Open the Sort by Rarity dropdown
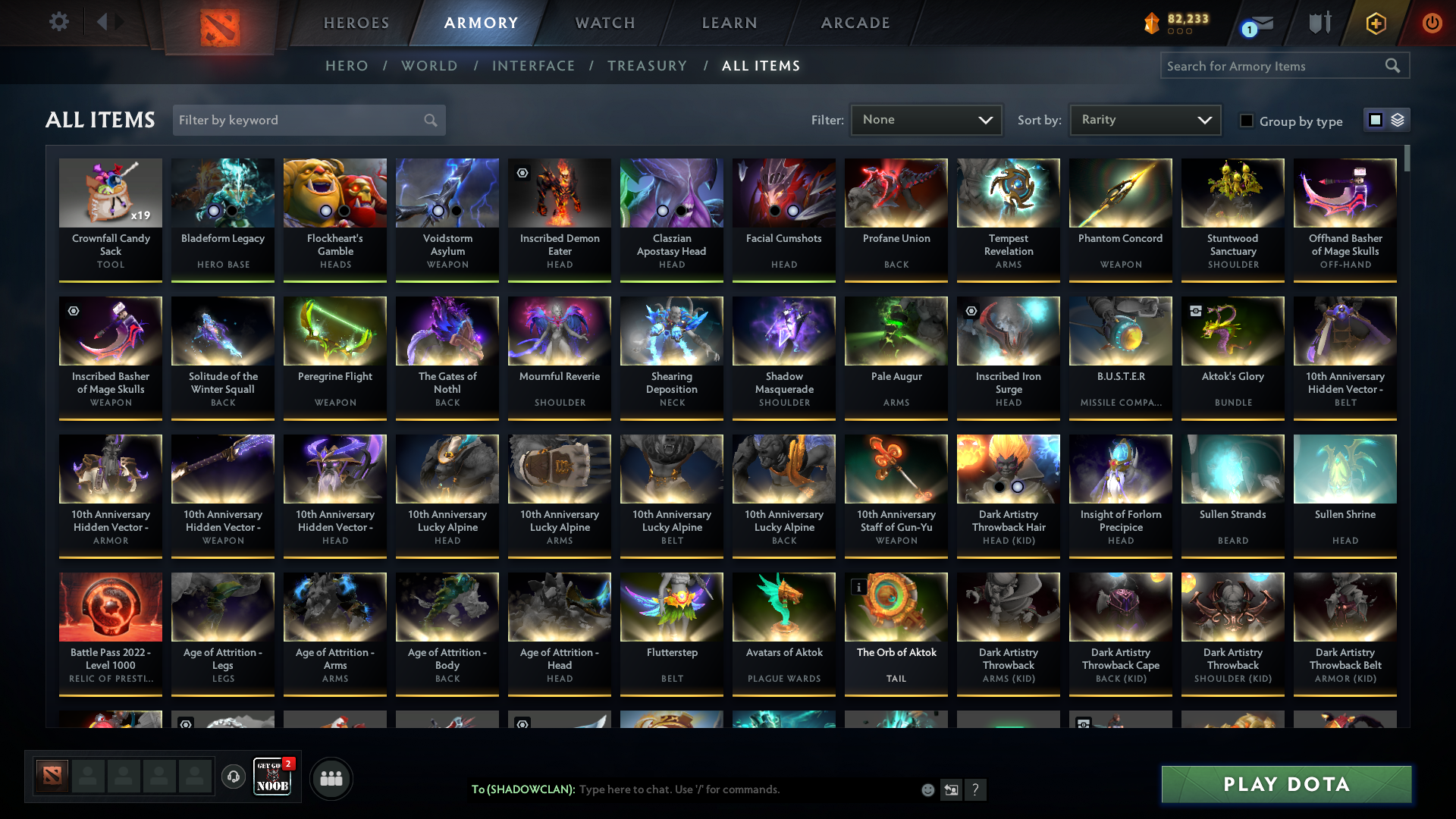The height and width of the screenshot is (819, 1456). pyautogui.click(x=1144, y=119)
